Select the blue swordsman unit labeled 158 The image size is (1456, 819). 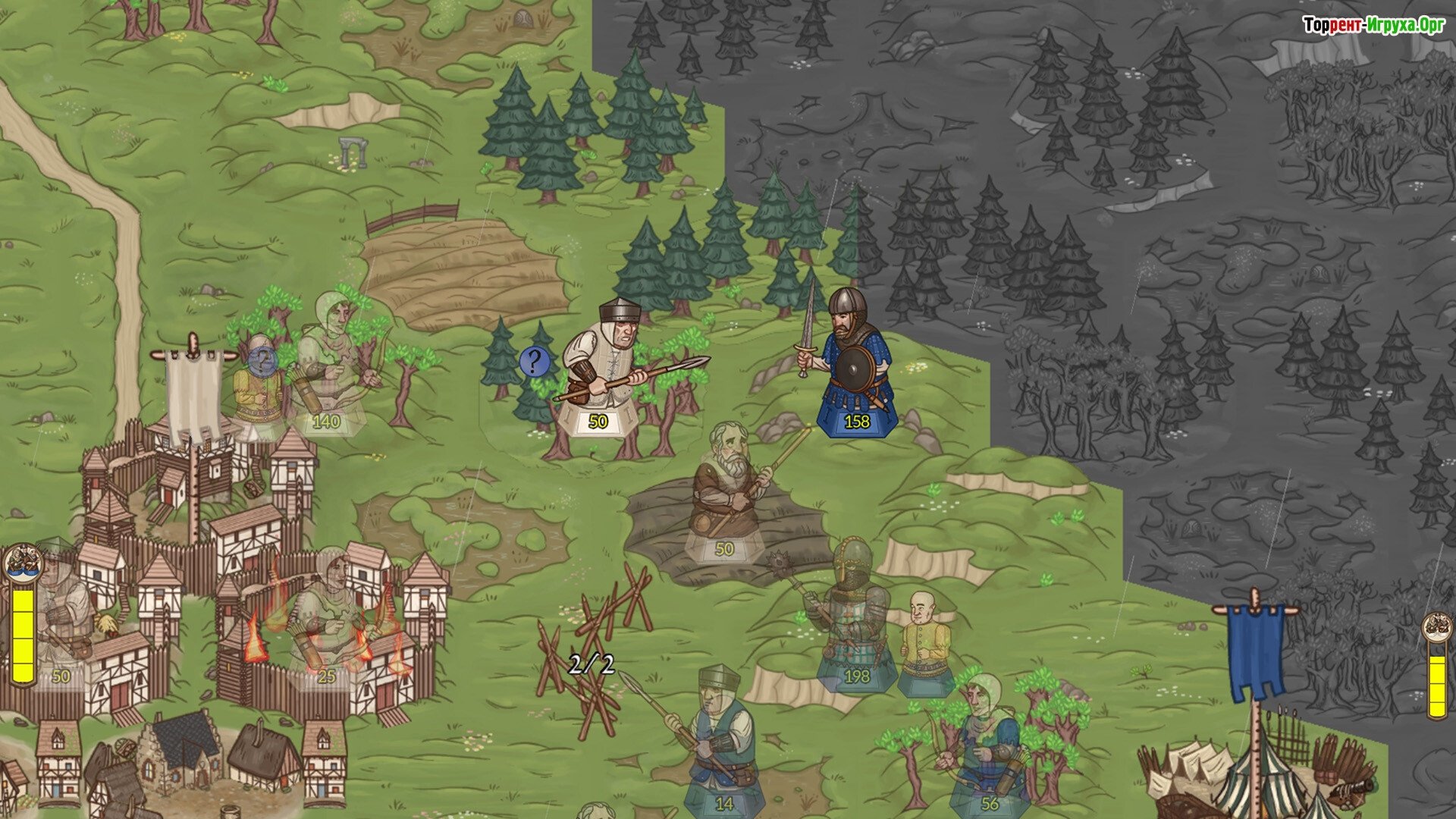853,364
